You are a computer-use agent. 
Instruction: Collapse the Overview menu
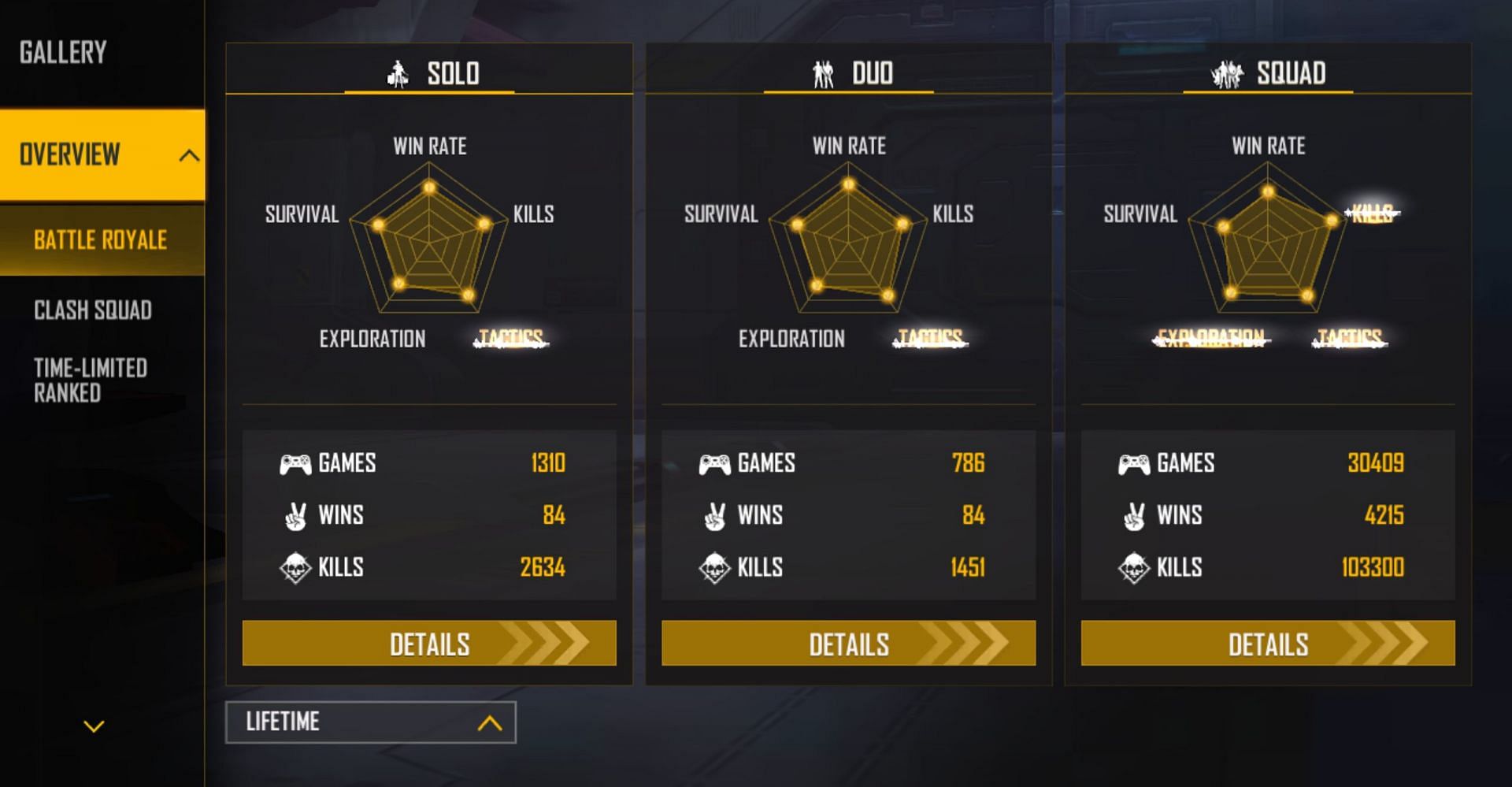[x=188, y=155]
